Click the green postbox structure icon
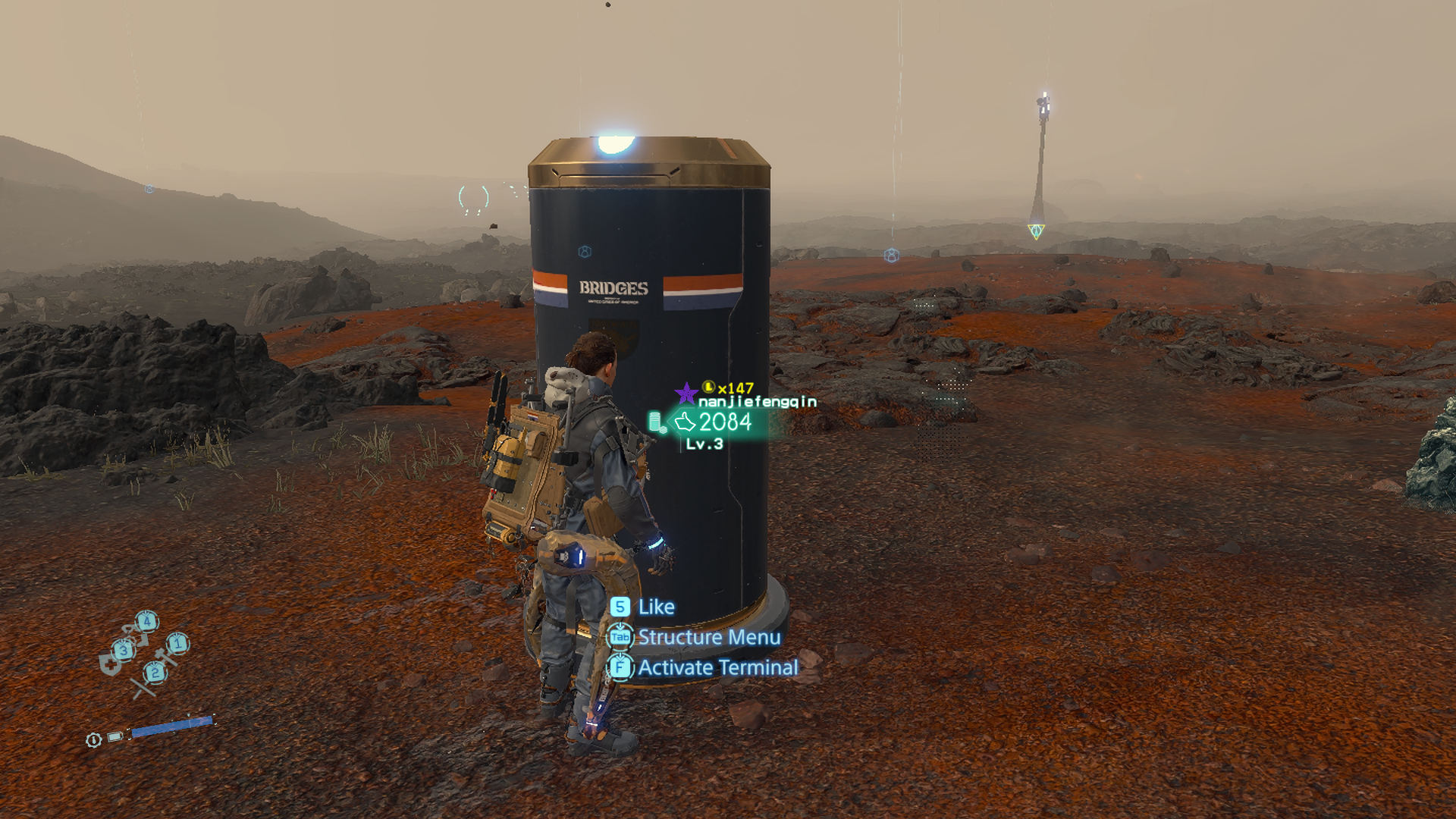The height and width of the screenshot is (819, 1456). coord(656,422)
